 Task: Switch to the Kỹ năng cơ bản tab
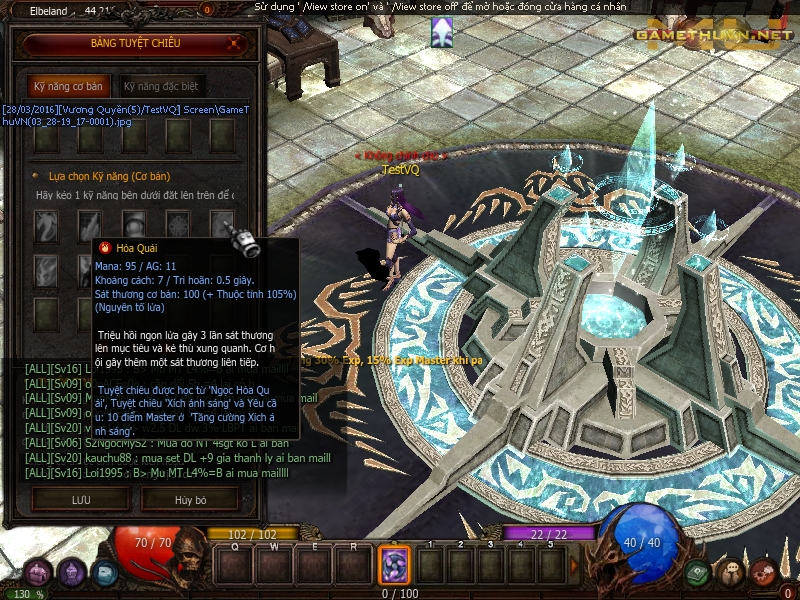click(x=68, y=86)
